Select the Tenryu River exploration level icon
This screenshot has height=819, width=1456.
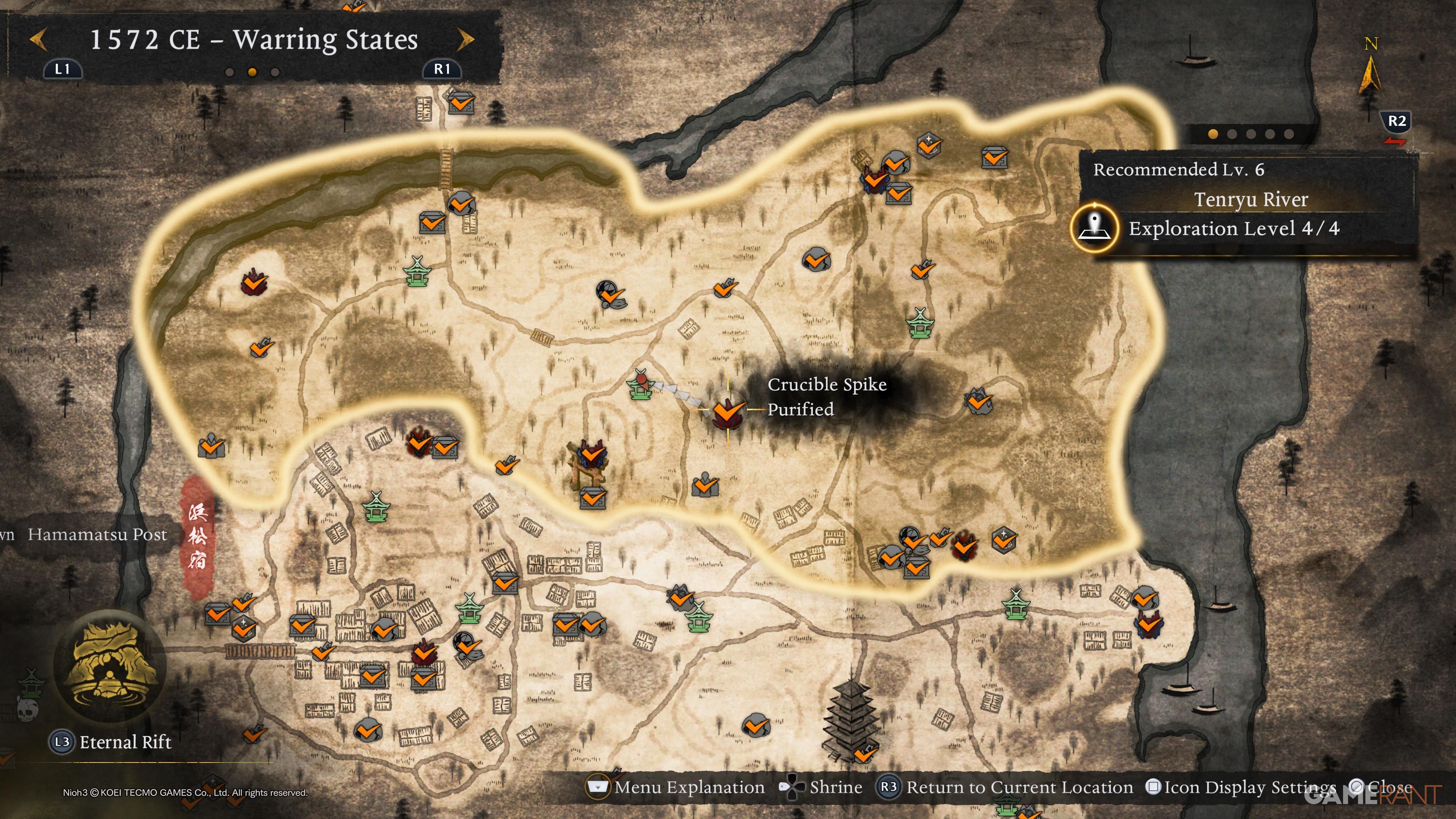coord(1095,228)
